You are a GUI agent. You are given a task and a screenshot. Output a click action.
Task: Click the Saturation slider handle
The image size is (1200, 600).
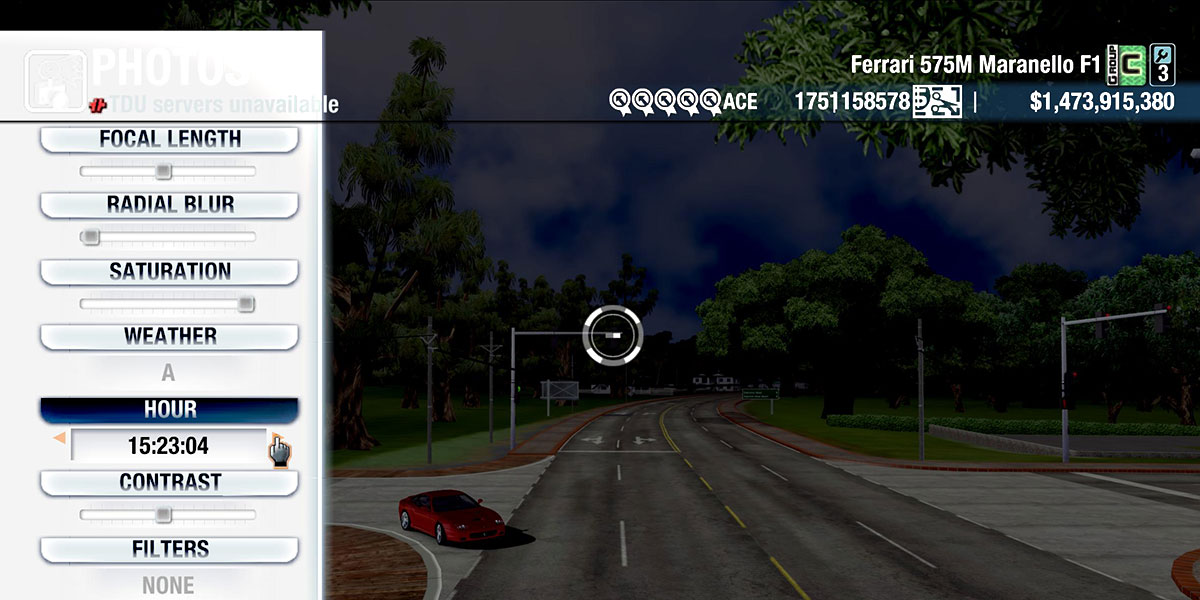(x=245, y=304)
